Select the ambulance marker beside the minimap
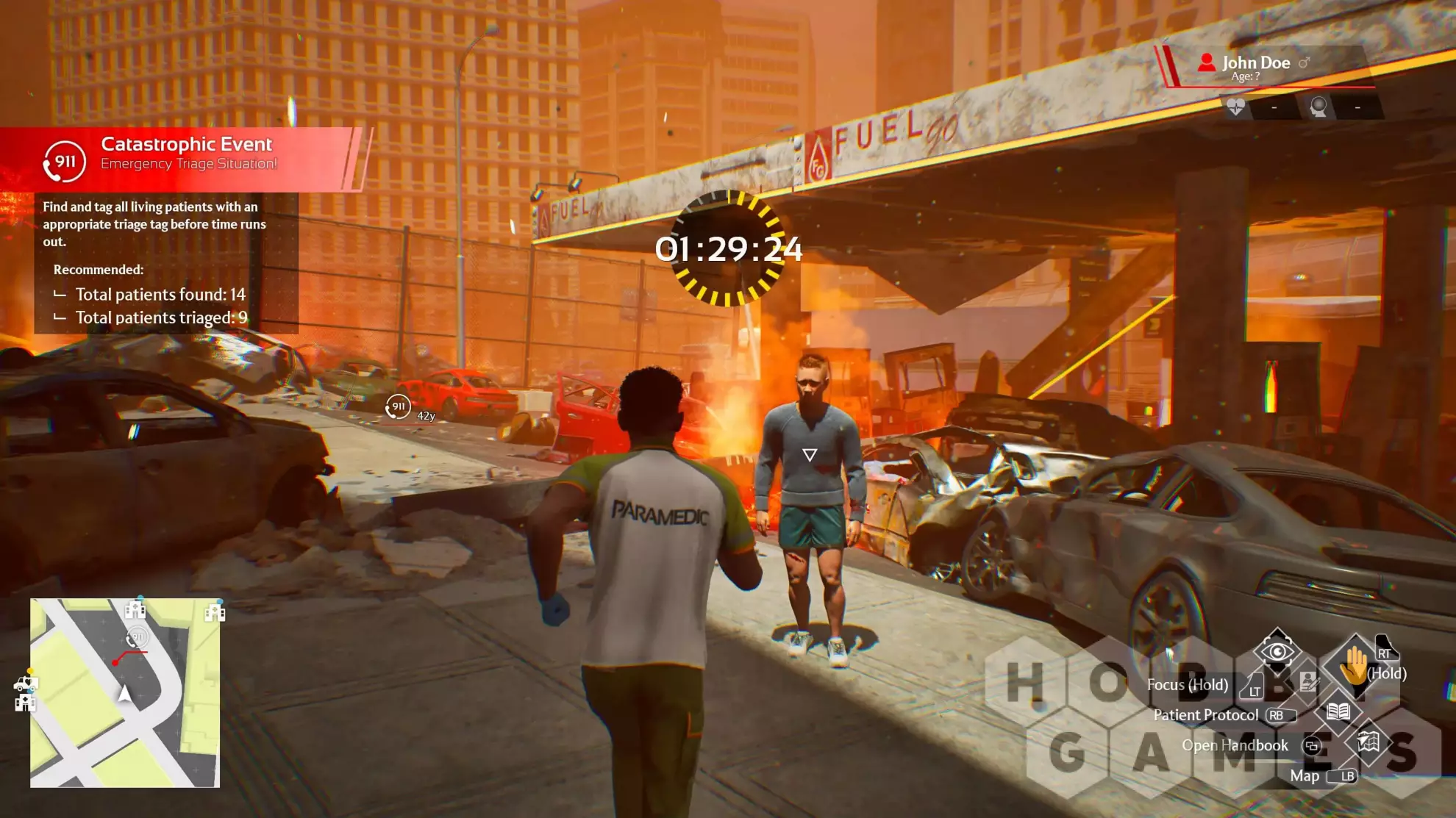 [25, 684]
